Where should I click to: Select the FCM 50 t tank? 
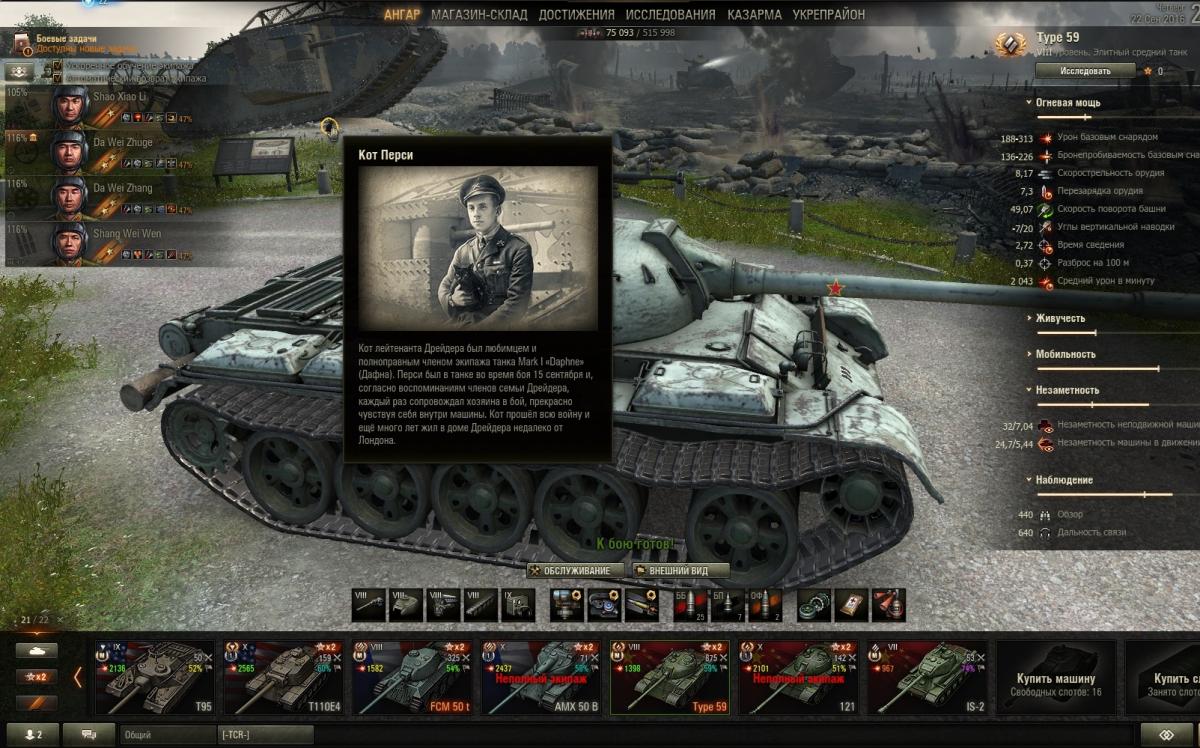411,677
